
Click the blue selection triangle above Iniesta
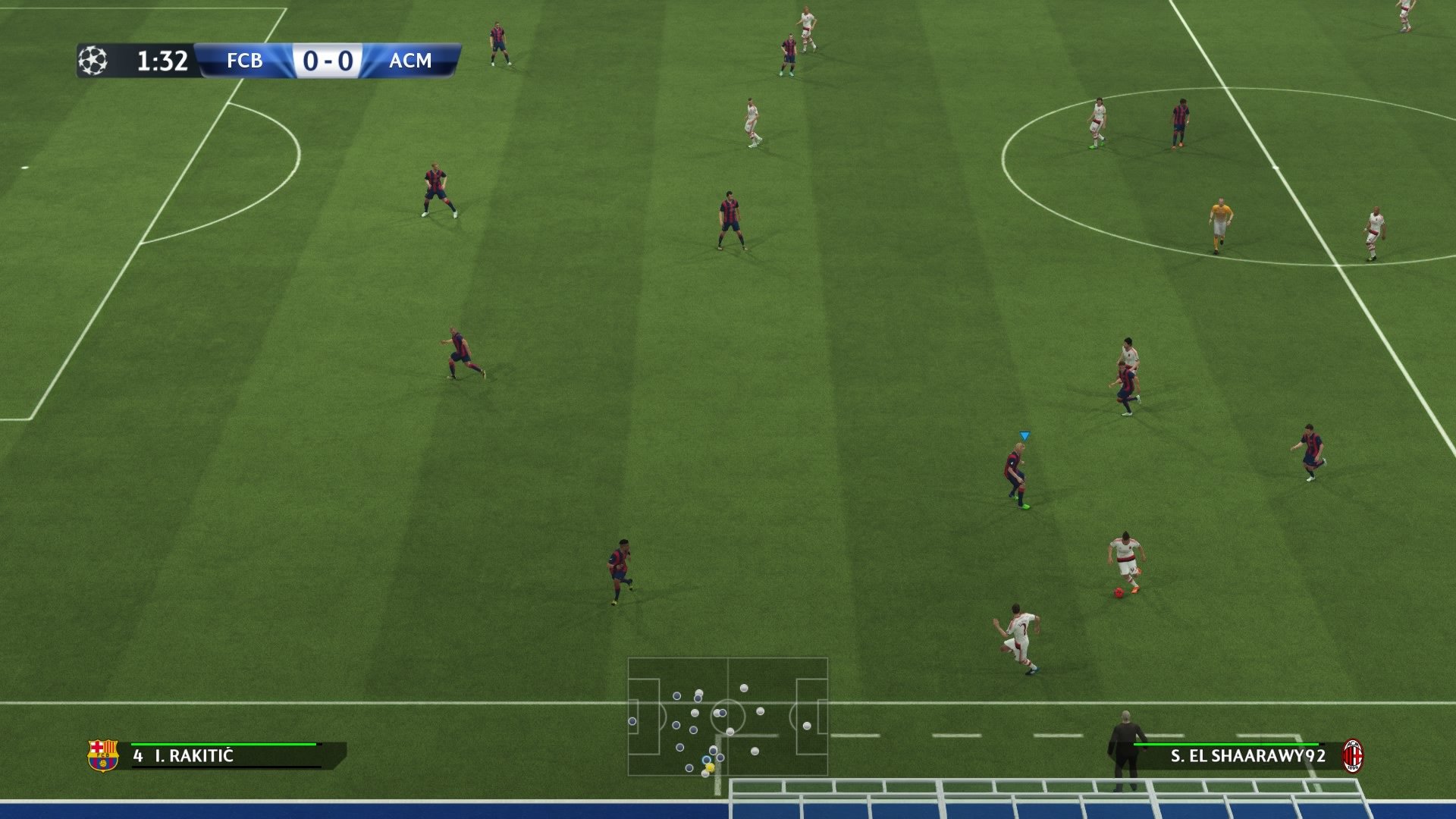[1024, 435]
